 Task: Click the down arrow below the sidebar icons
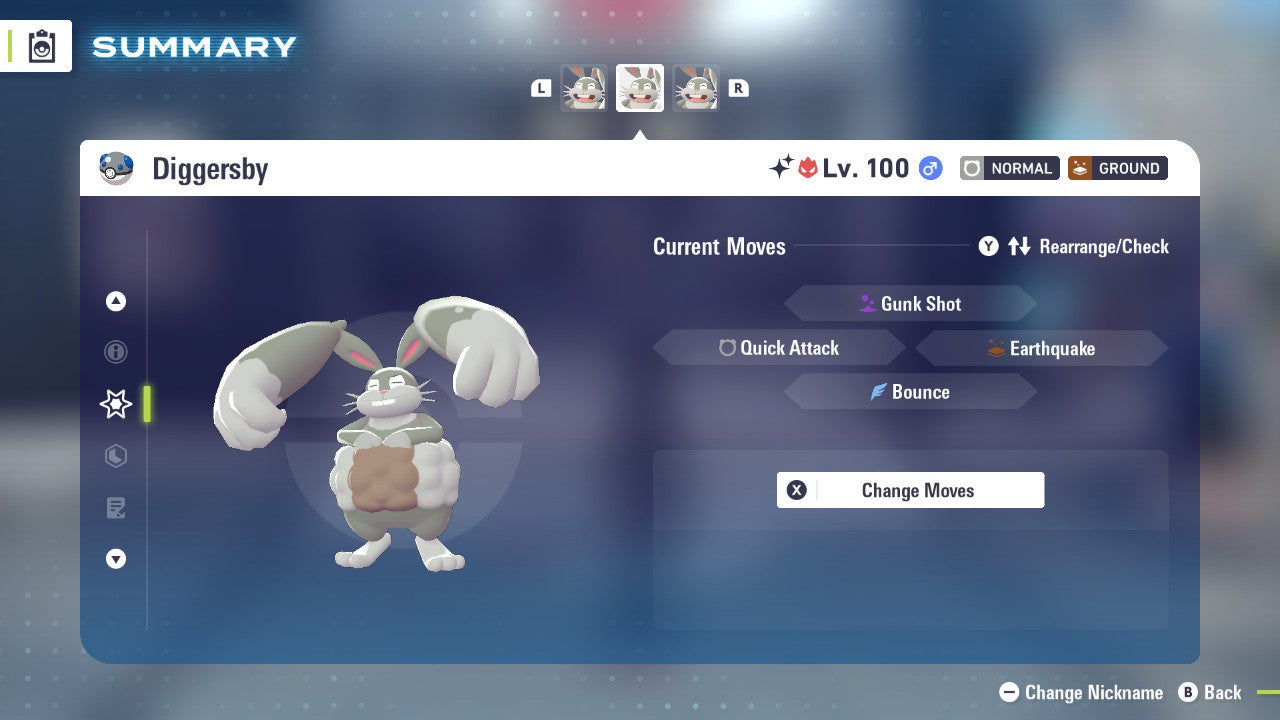coord(115,559)
